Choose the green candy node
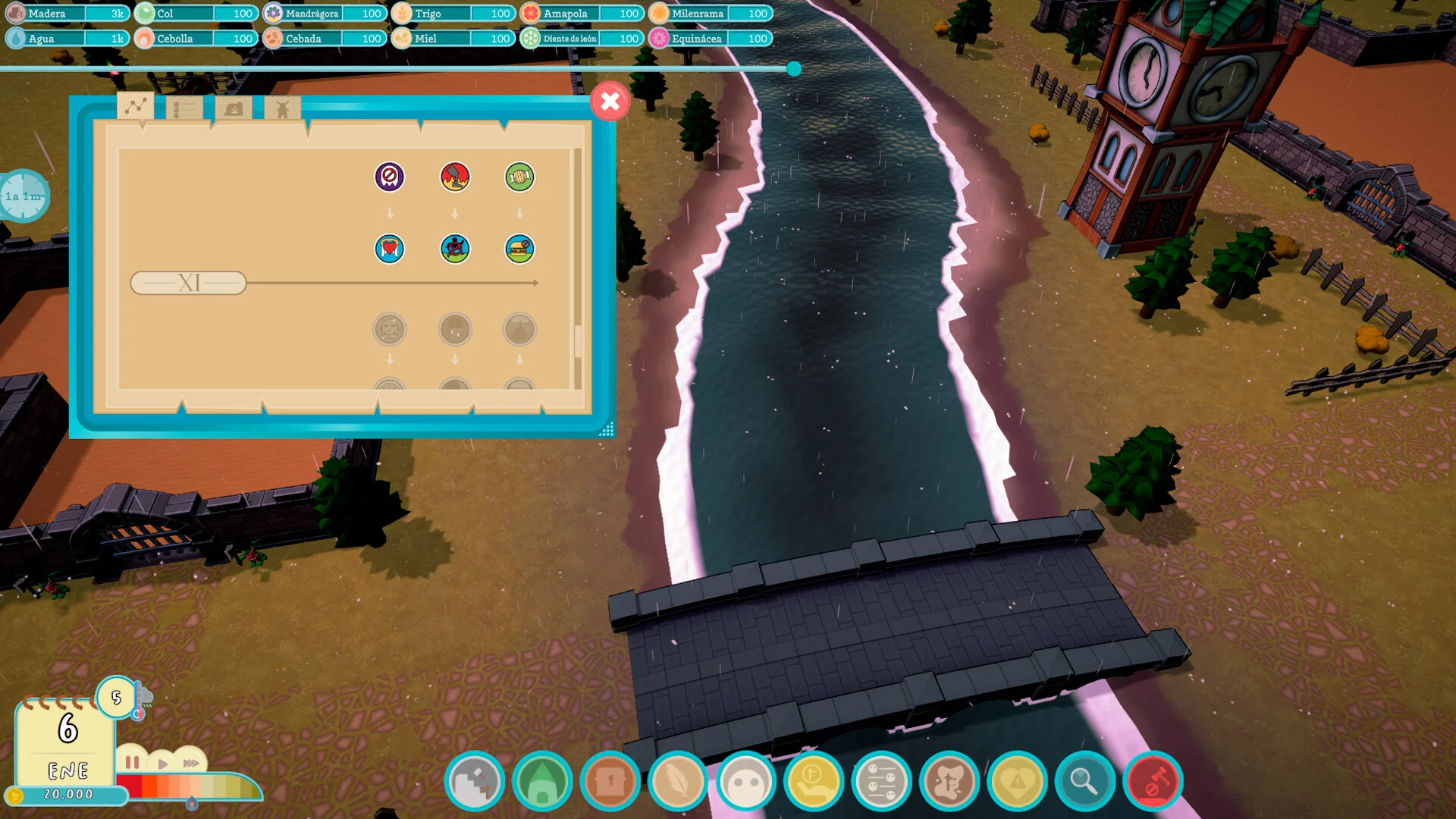 point(519,177)
